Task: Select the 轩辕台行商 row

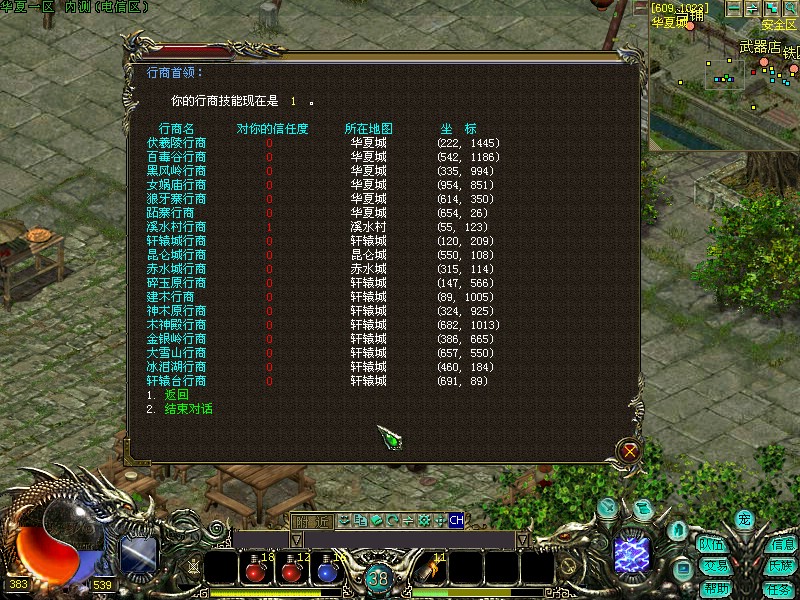Action: coord(177,381)
